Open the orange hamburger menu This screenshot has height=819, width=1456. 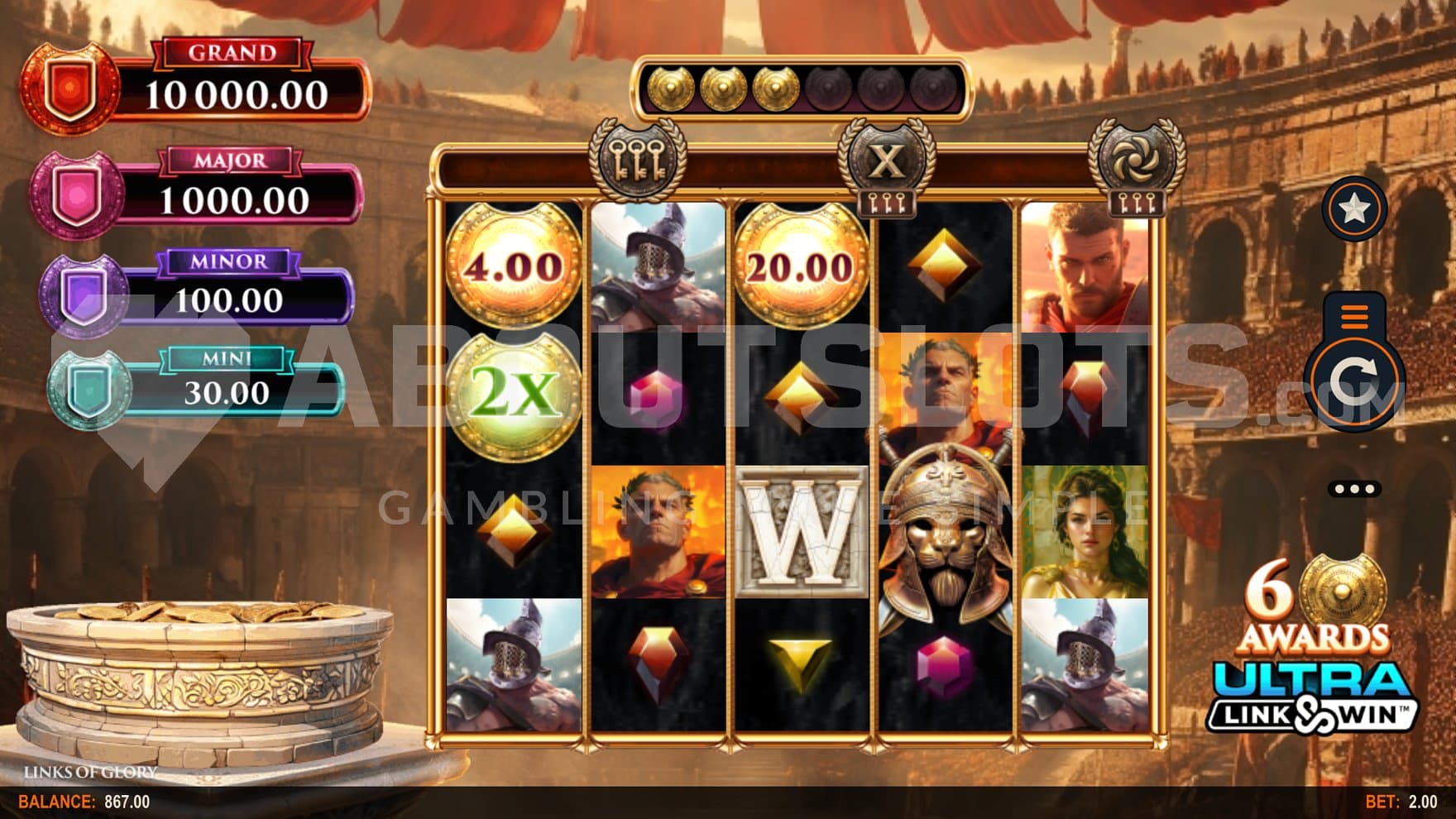tap(1354, 315)
